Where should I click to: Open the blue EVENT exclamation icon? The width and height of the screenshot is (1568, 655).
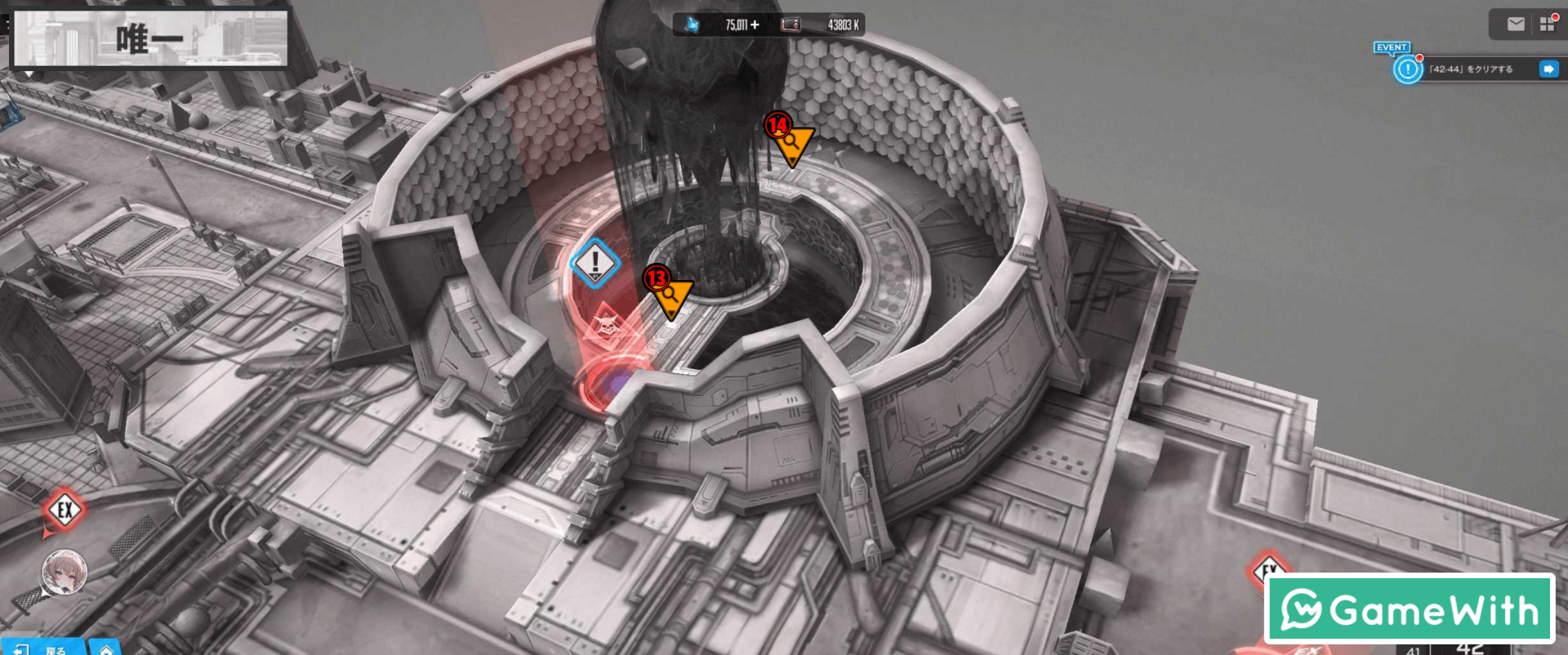[x=1407, y=69]
